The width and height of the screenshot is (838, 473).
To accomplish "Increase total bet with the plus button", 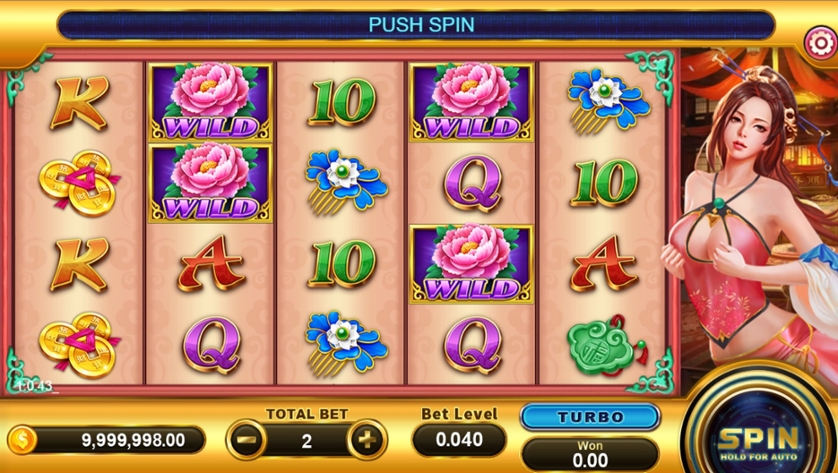I will [366, 439].
